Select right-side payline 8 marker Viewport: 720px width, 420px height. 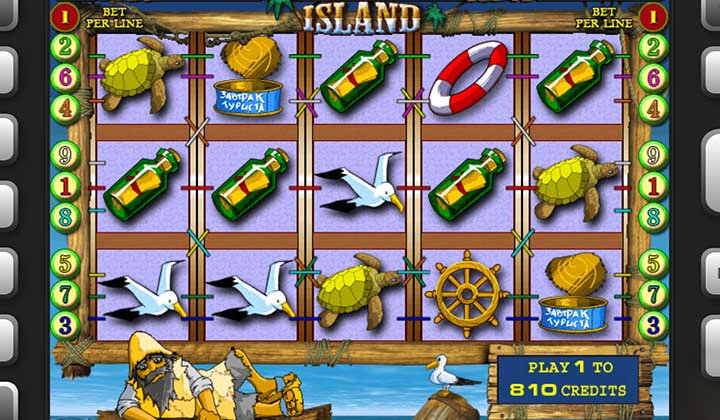[x=653, y=216]
